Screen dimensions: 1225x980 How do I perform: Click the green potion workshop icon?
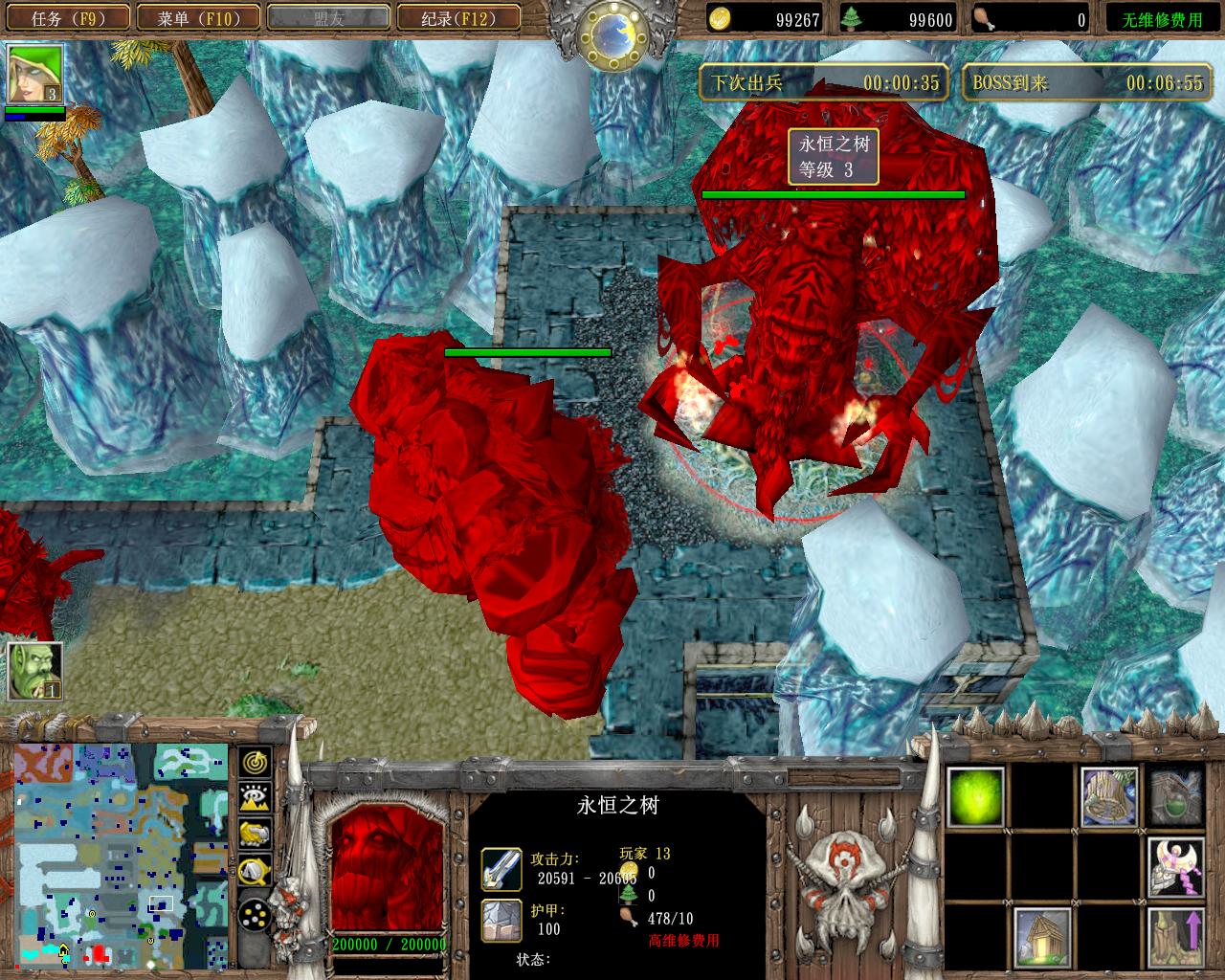pos(1176,796)
